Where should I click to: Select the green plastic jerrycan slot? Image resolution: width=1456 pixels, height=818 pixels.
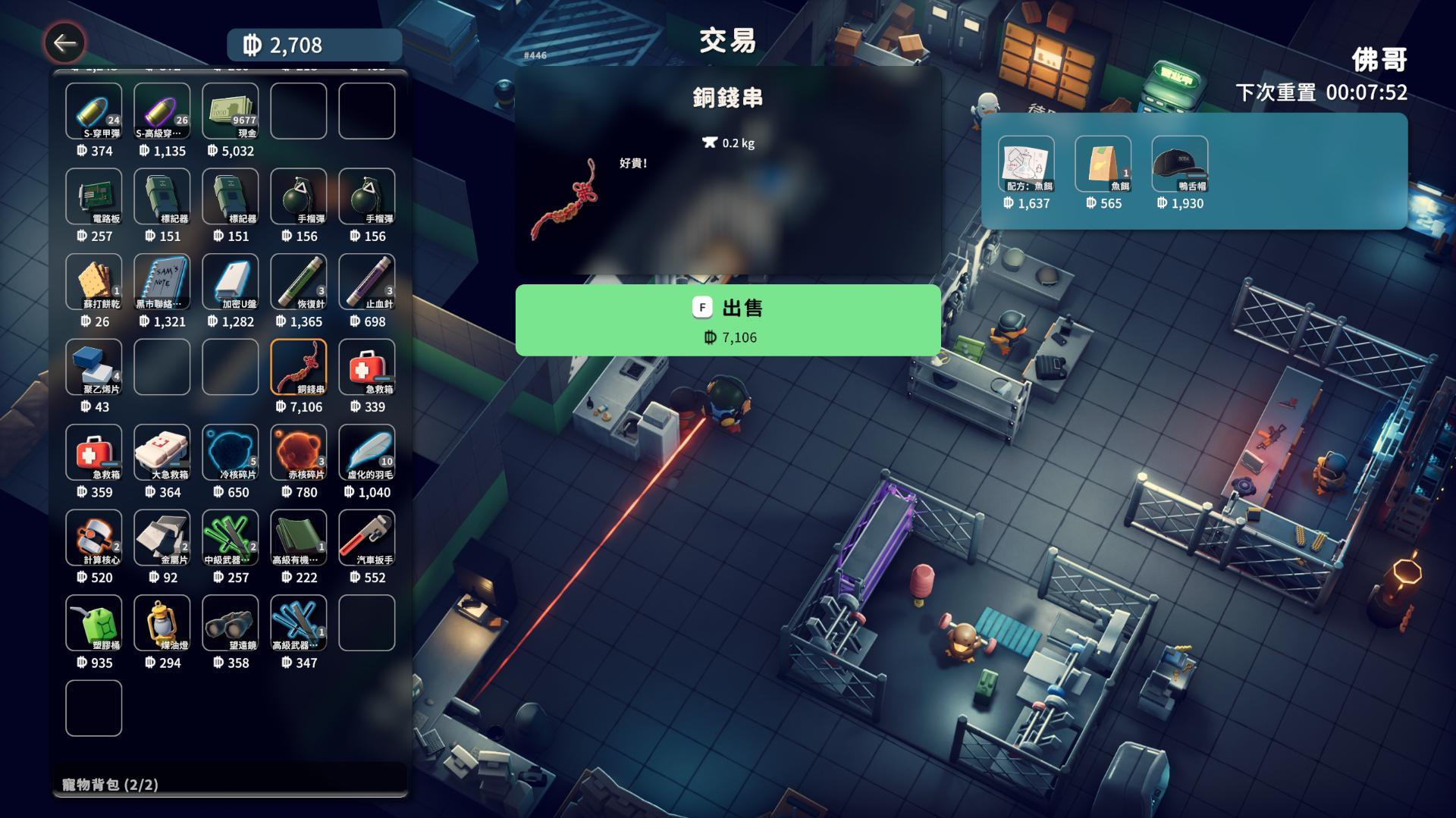pyautogui.click(x=94, y=623)
